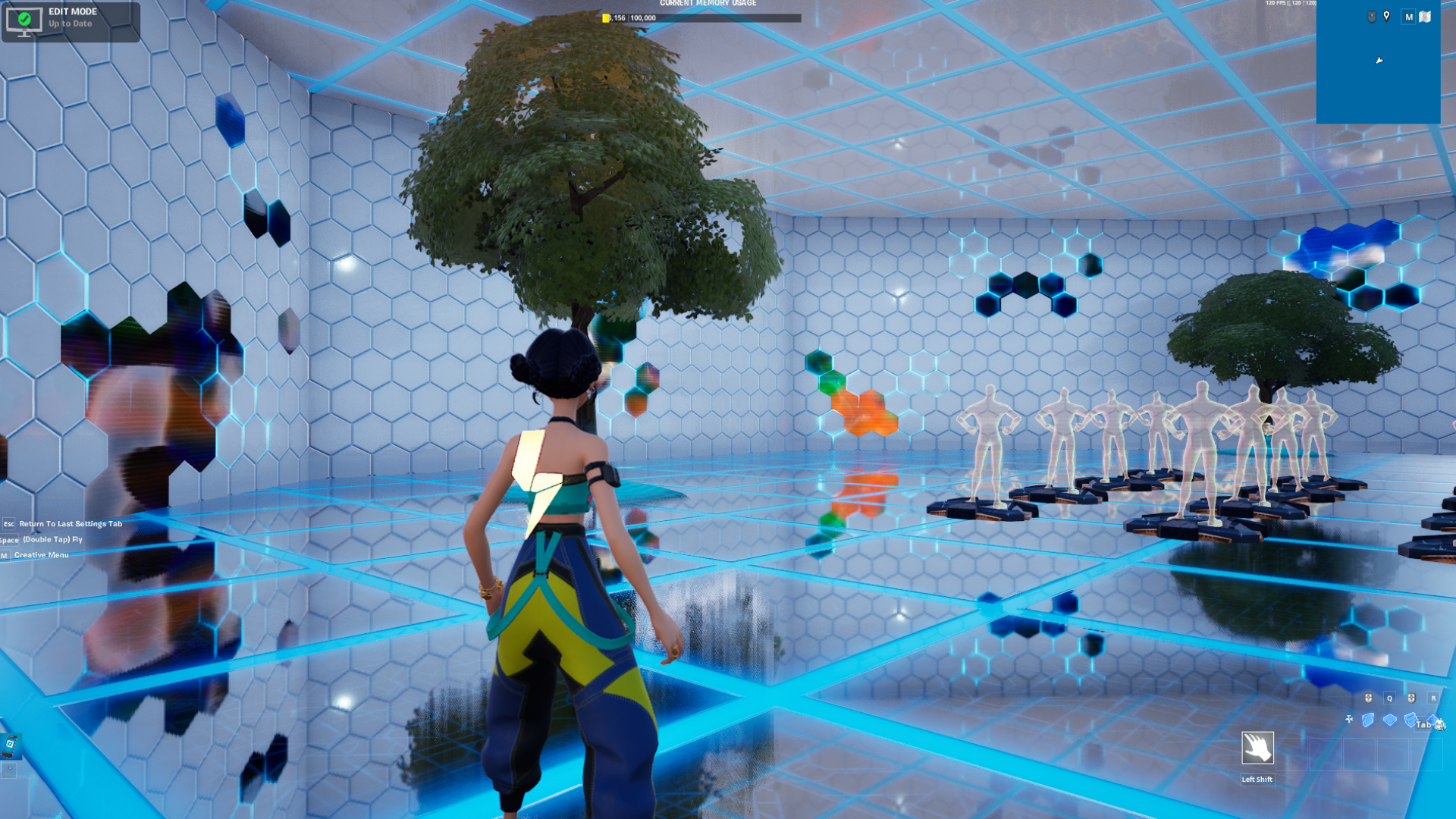Select the stairs build piece icon
Screen dimensions: 1456x819
coord(1410,720)
